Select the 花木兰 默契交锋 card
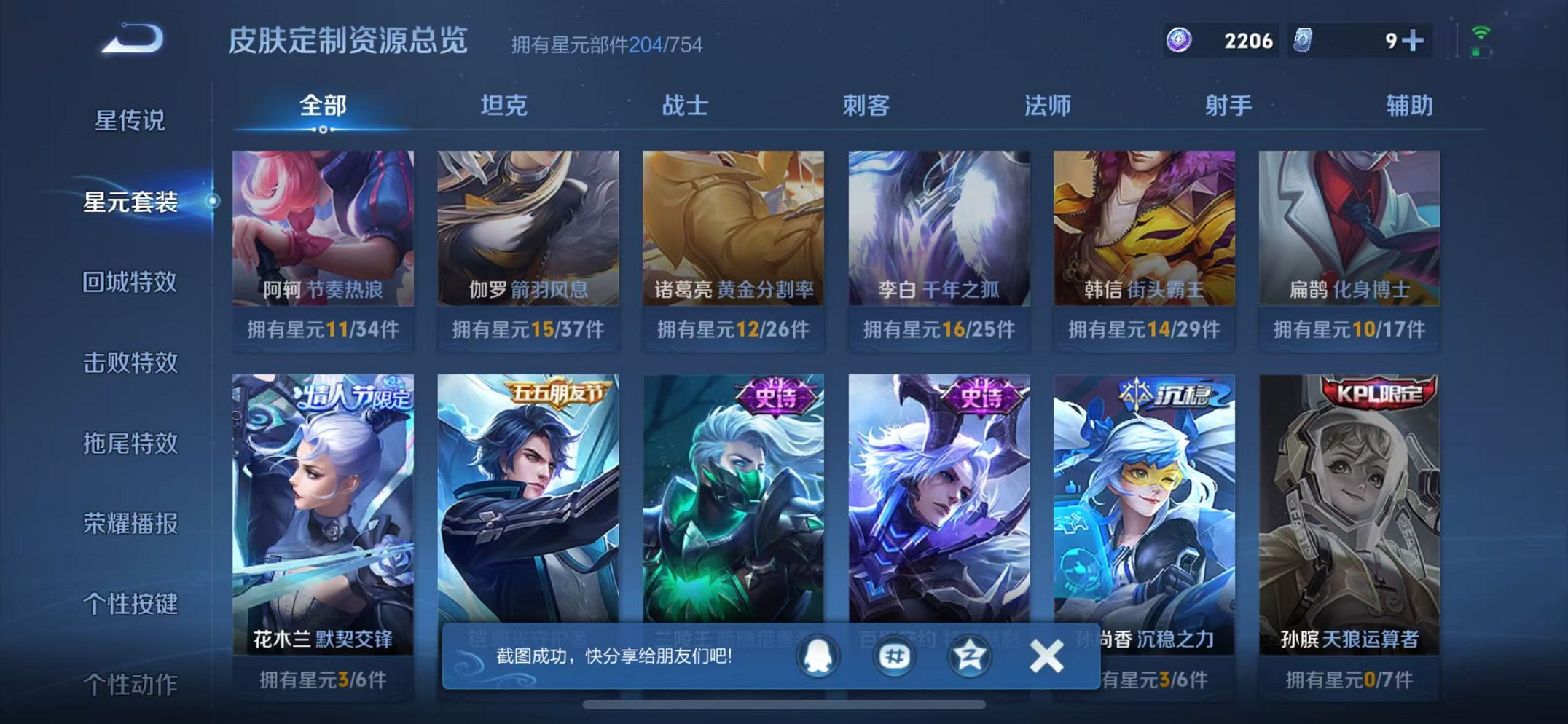The image size is (1568, 724). (x=321, y=510)
